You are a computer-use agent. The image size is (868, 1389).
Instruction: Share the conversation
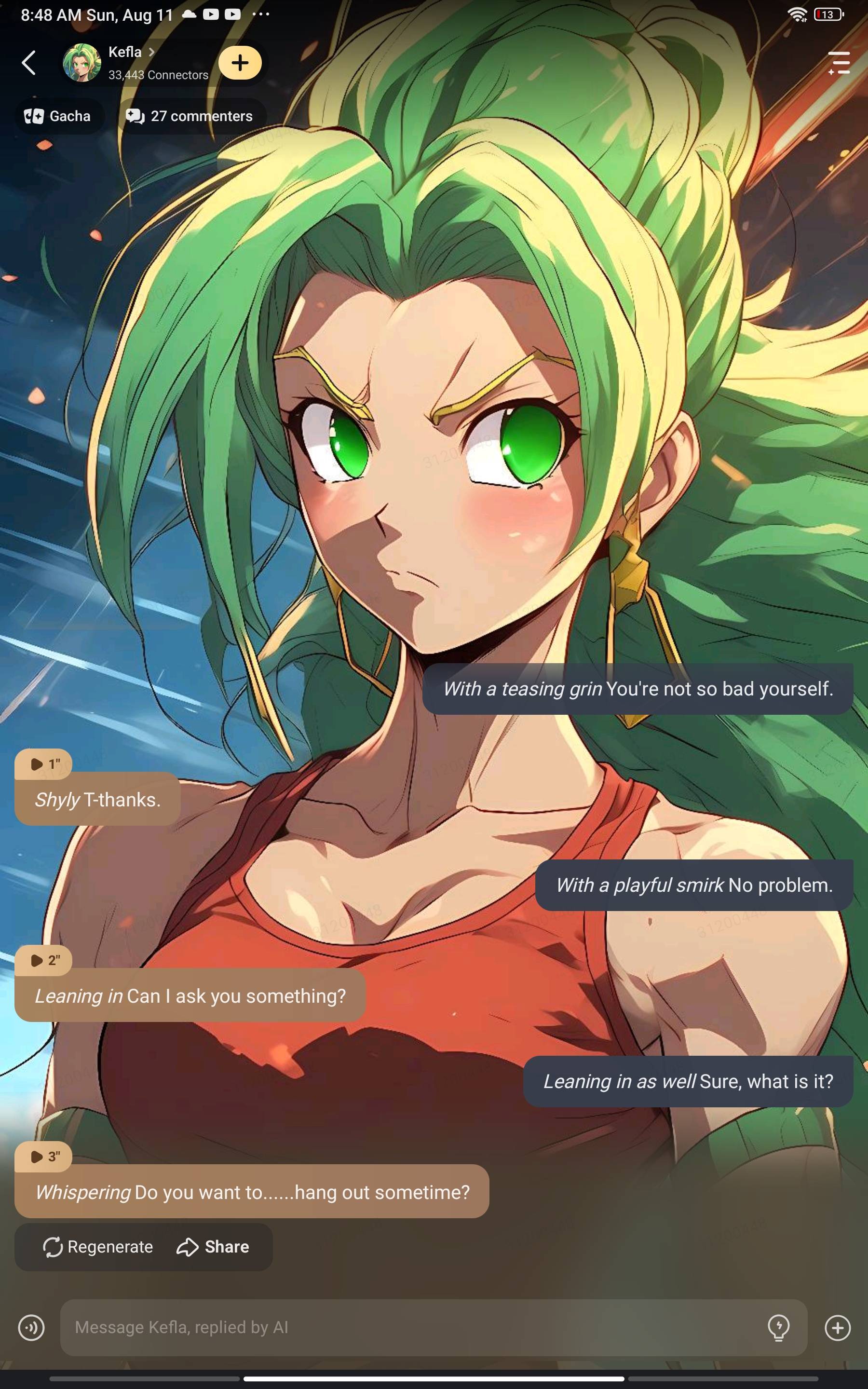coord(213,1247)
